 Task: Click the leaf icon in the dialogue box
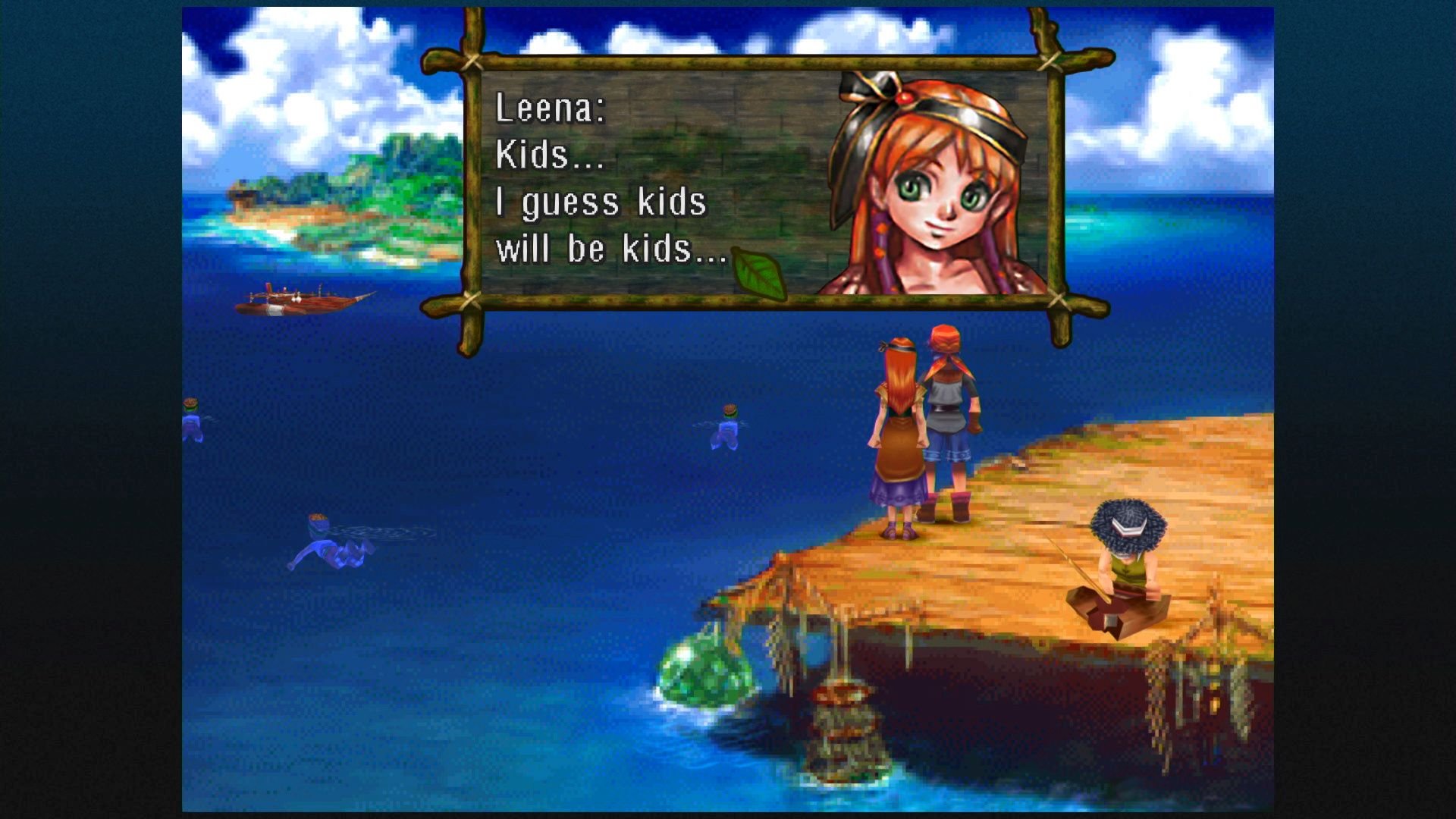click(758, 273)
